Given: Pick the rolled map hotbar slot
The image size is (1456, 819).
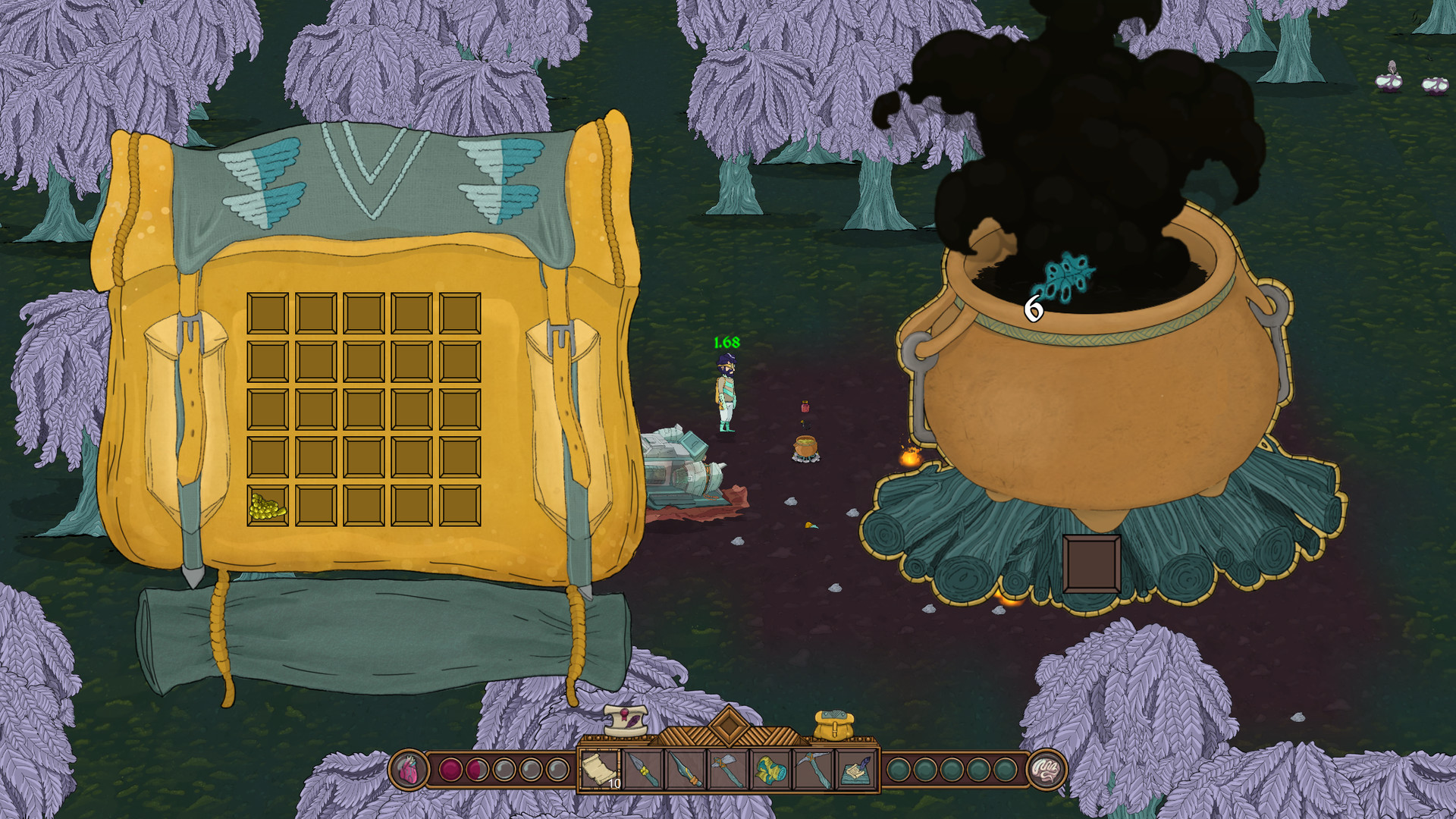Looking at the screenshot, I should point(770,770).
